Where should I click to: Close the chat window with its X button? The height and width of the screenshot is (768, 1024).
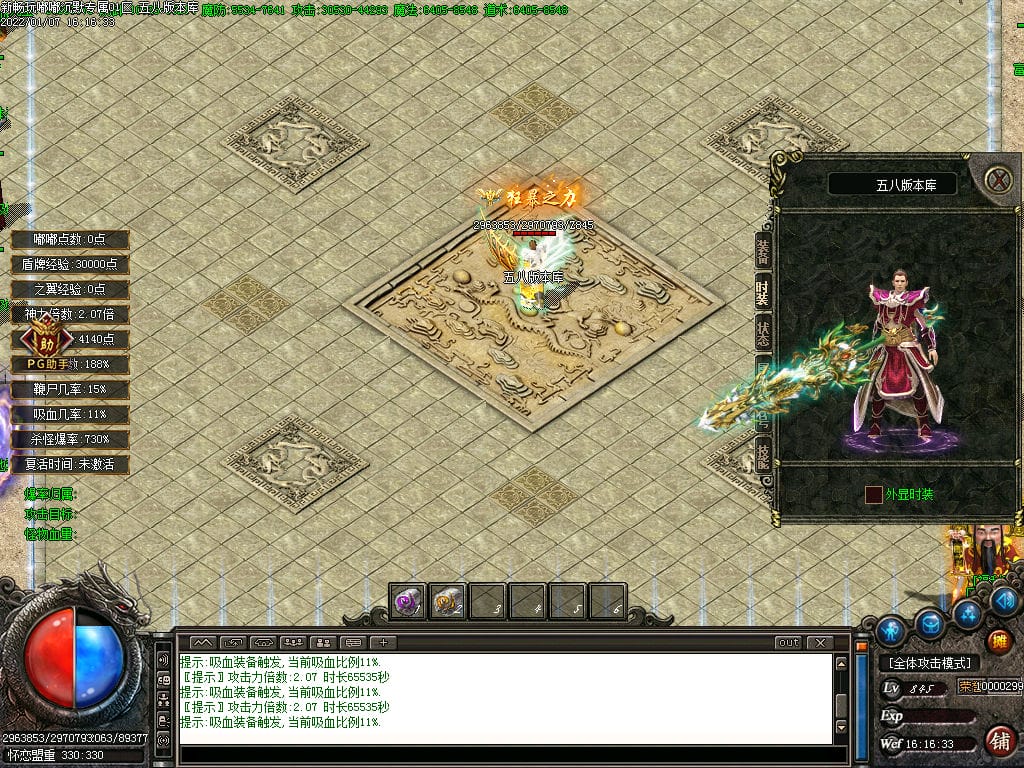click(x=820, y=642)
